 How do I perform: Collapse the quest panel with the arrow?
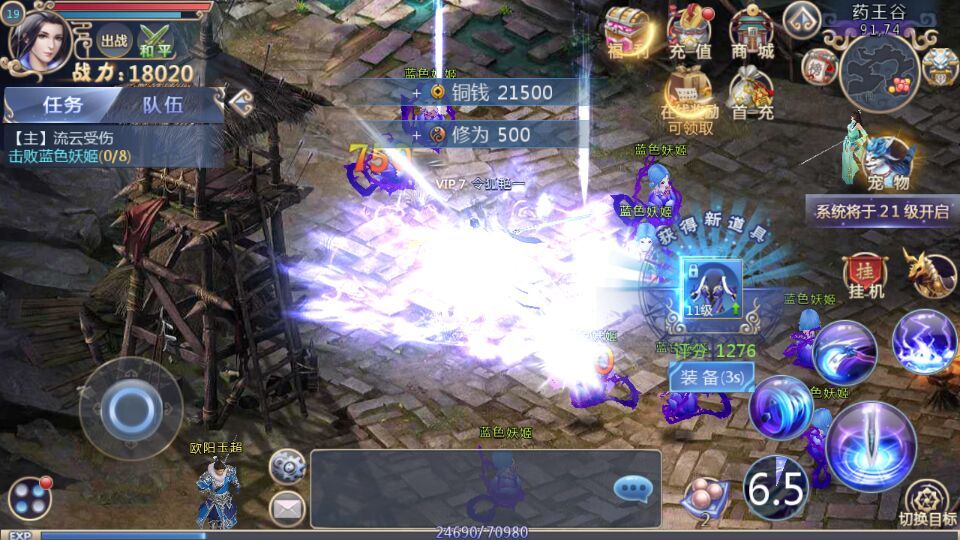click(239, 100)
